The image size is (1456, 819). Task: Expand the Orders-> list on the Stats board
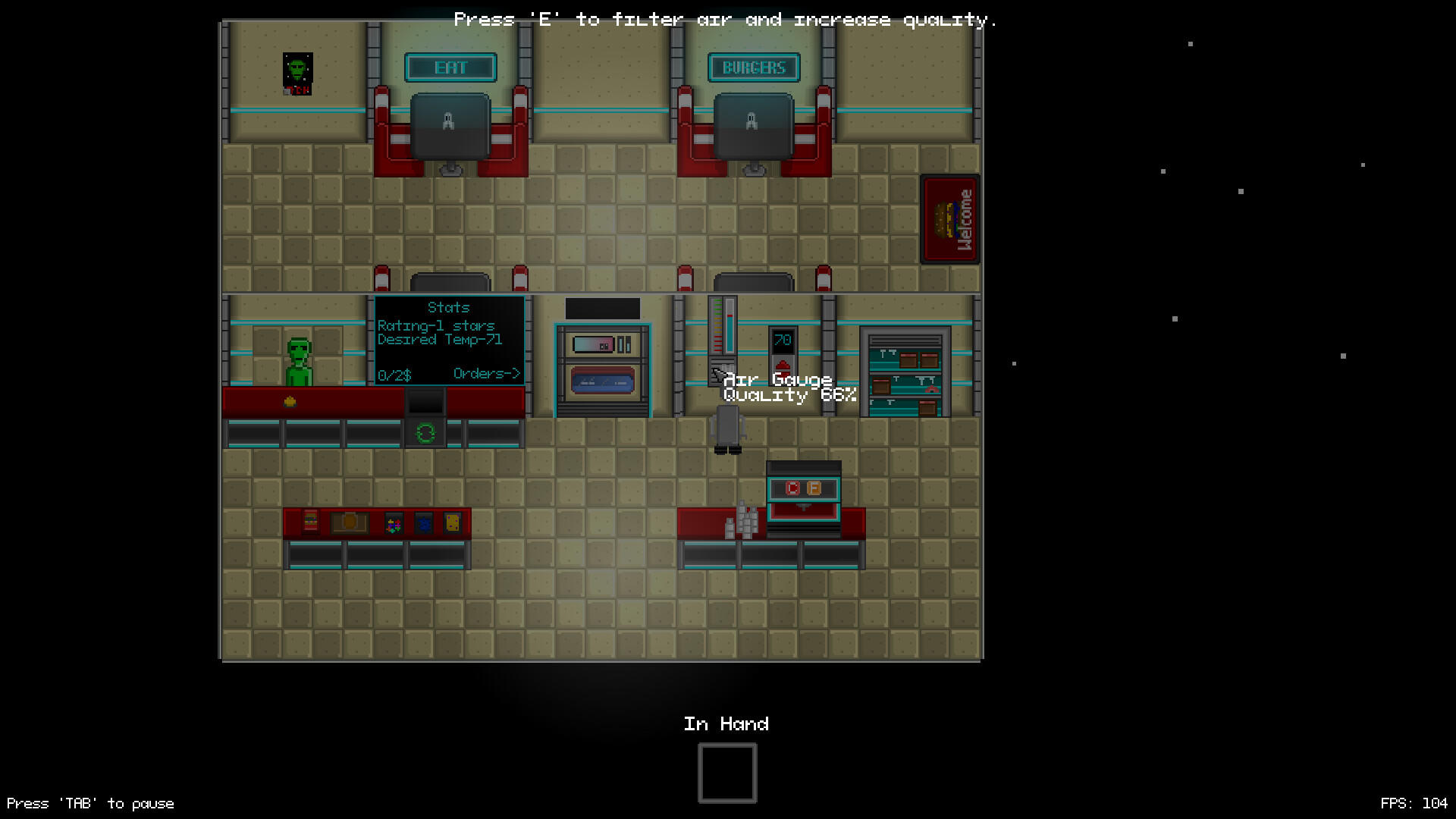(486, 373)
